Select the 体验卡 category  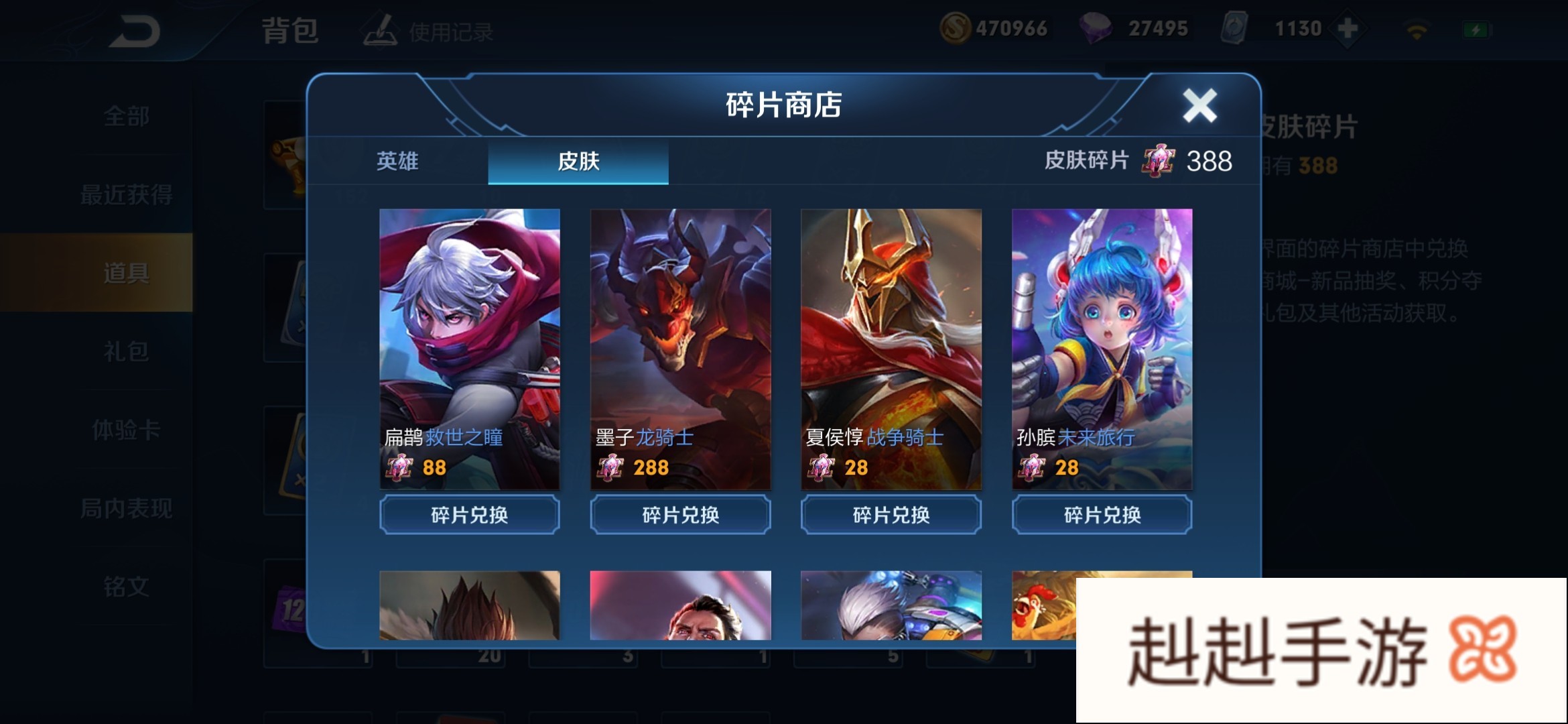(x=126, y=430)
